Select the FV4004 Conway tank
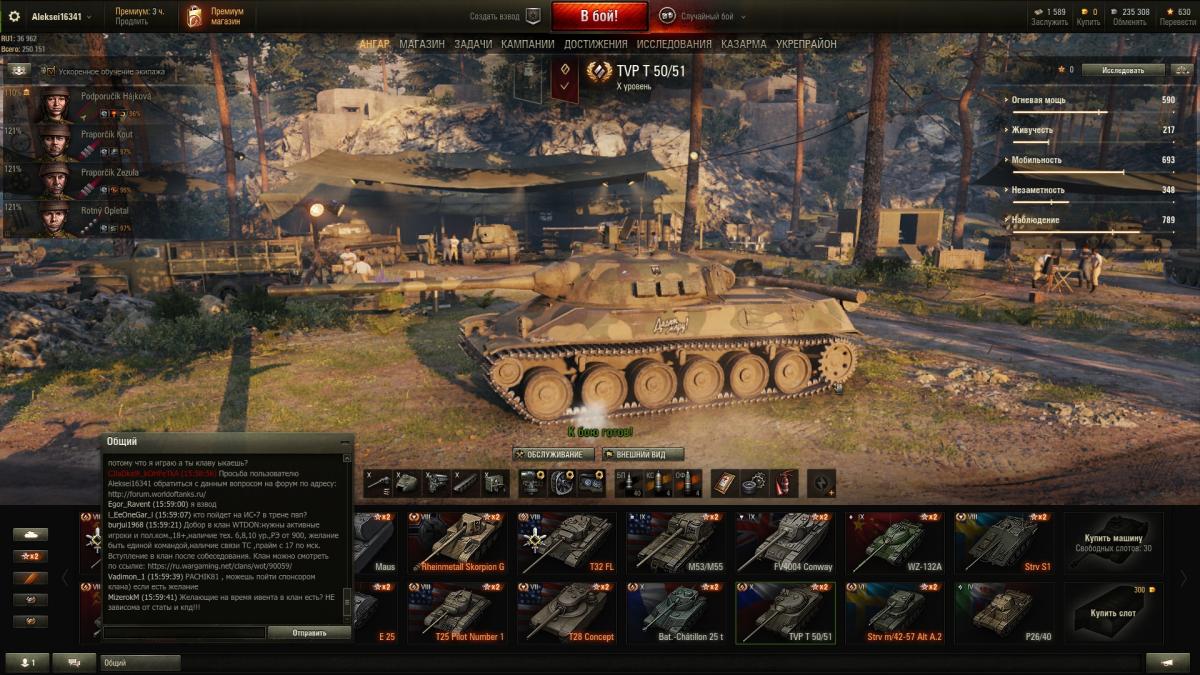Screen dimensions: 1200x675 (785, 542)
